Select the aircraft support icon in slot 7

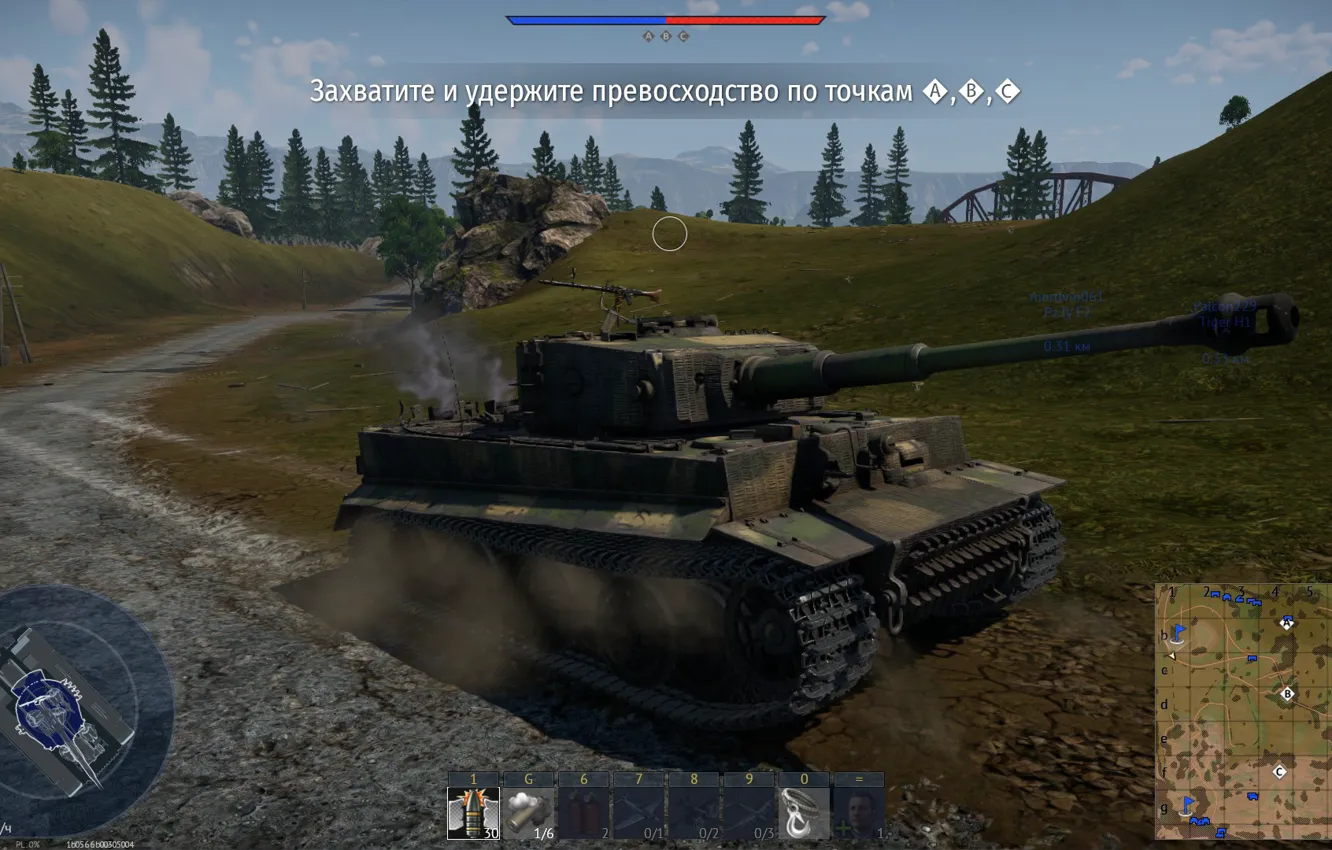[x=640, y=811]
